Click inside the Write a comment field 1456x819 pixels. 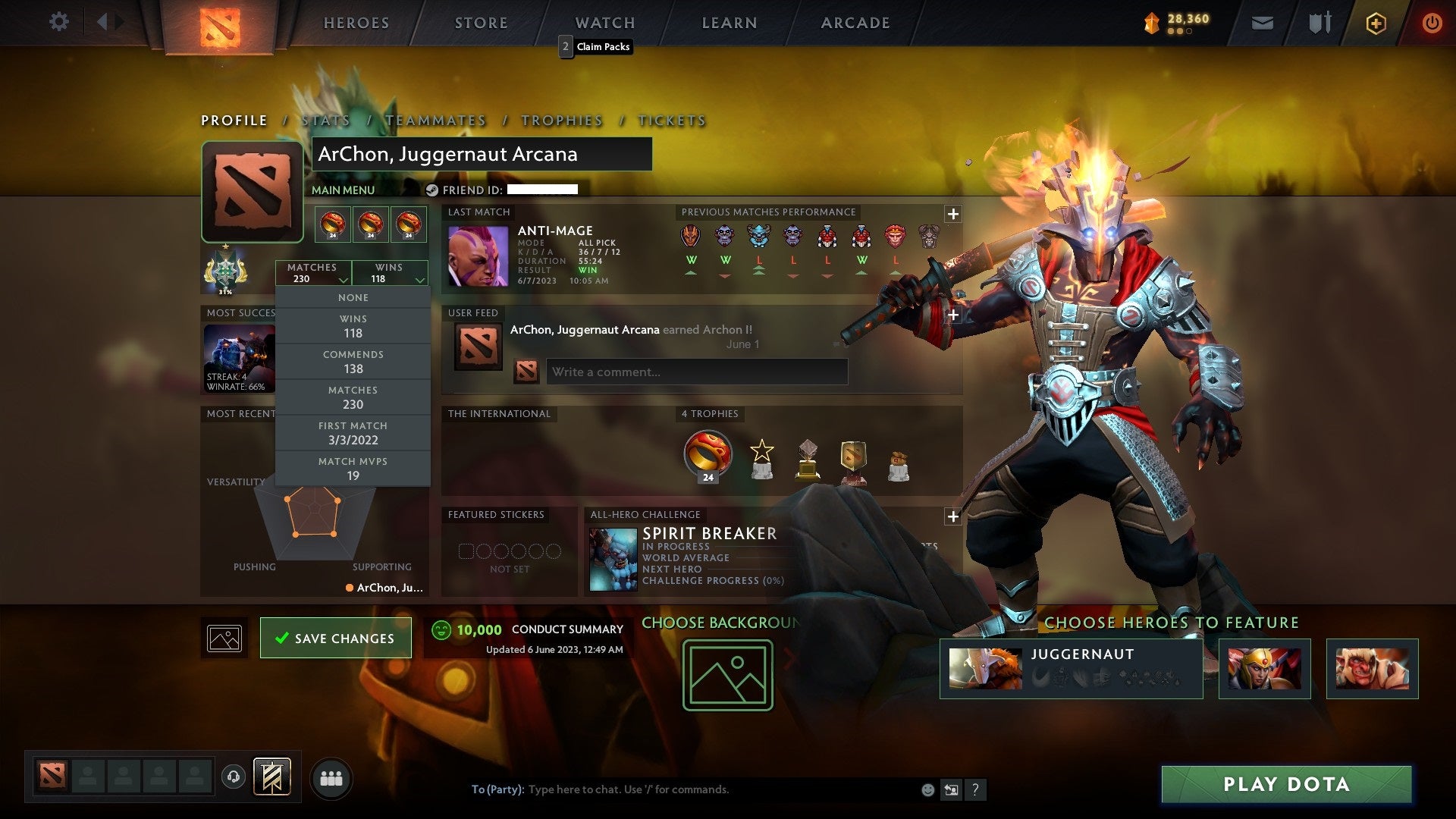pyautogui.click(x=696, y=372)
